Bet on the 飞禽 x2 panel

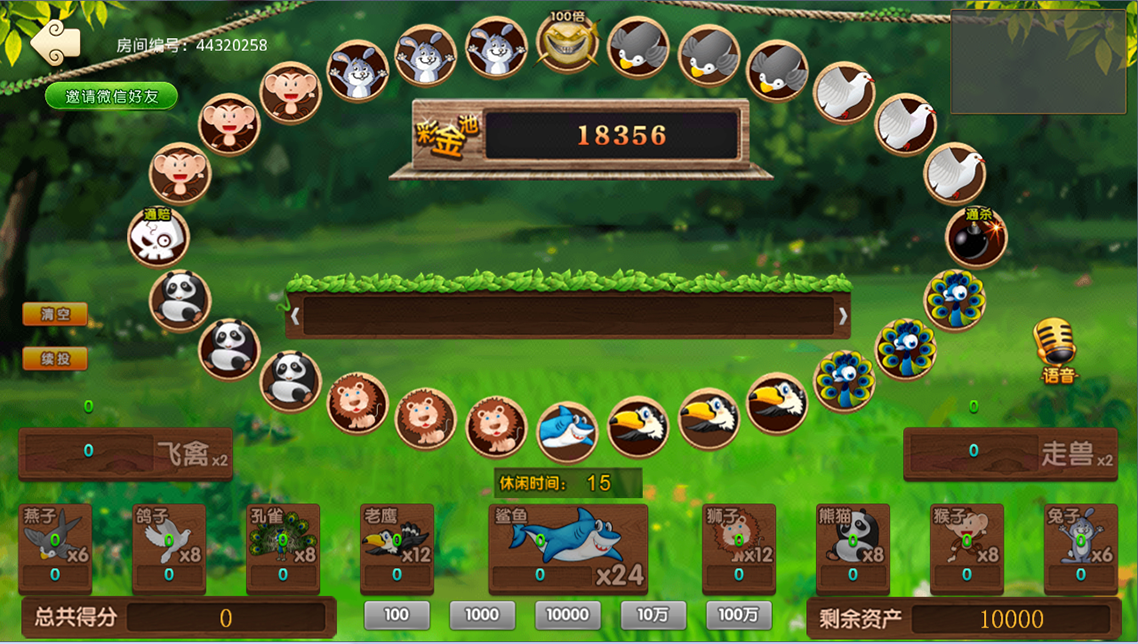coord(126,453)
